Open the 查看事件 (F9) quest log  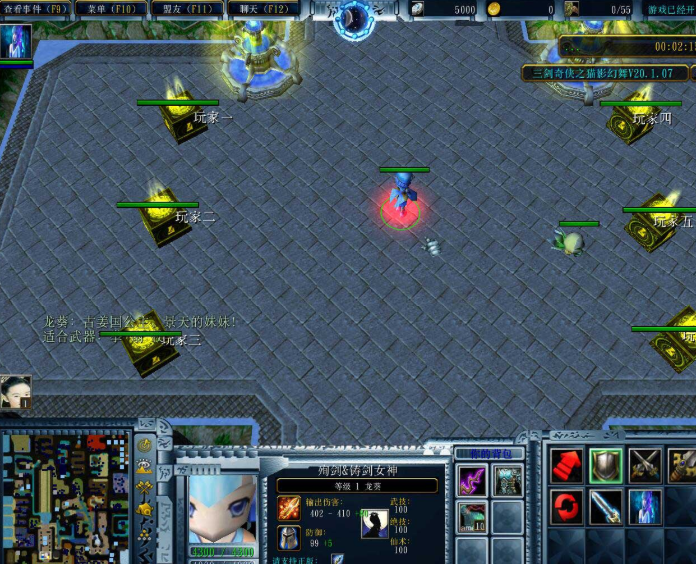[x=36, y=9]
